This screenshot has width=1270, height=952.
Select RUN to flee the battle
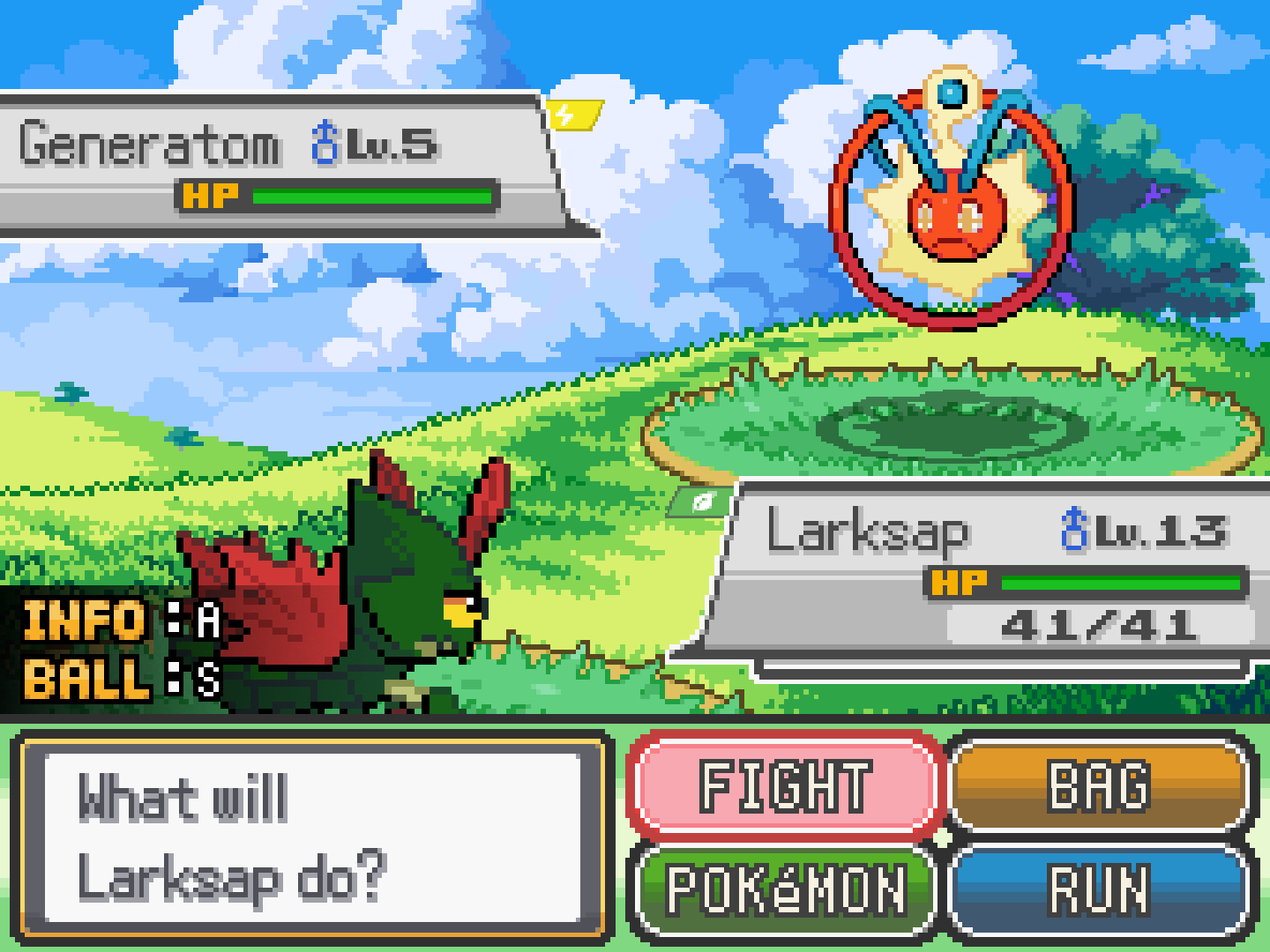[1100, 889]
